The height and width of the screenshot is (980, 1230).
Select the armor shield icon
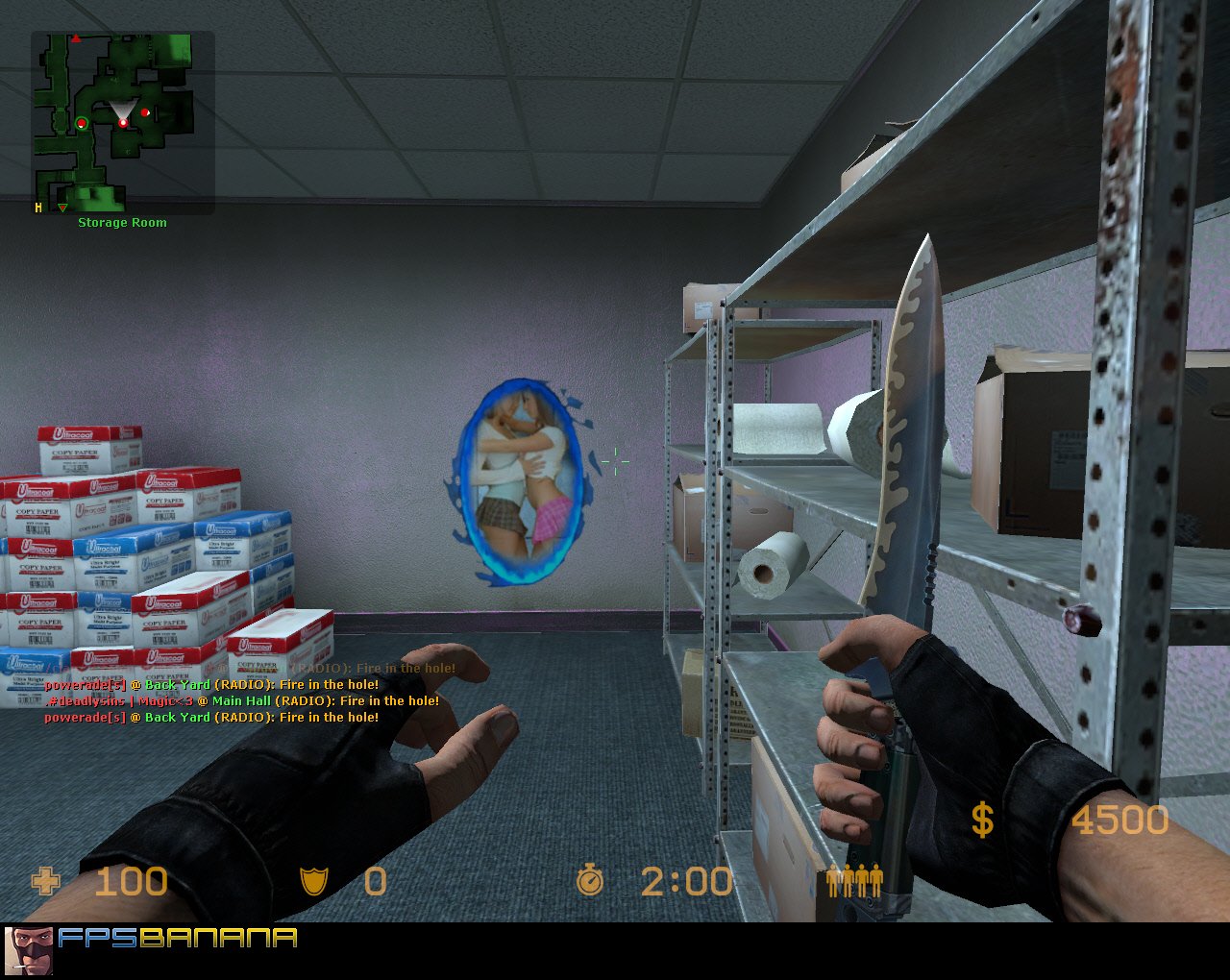[312, 880]
